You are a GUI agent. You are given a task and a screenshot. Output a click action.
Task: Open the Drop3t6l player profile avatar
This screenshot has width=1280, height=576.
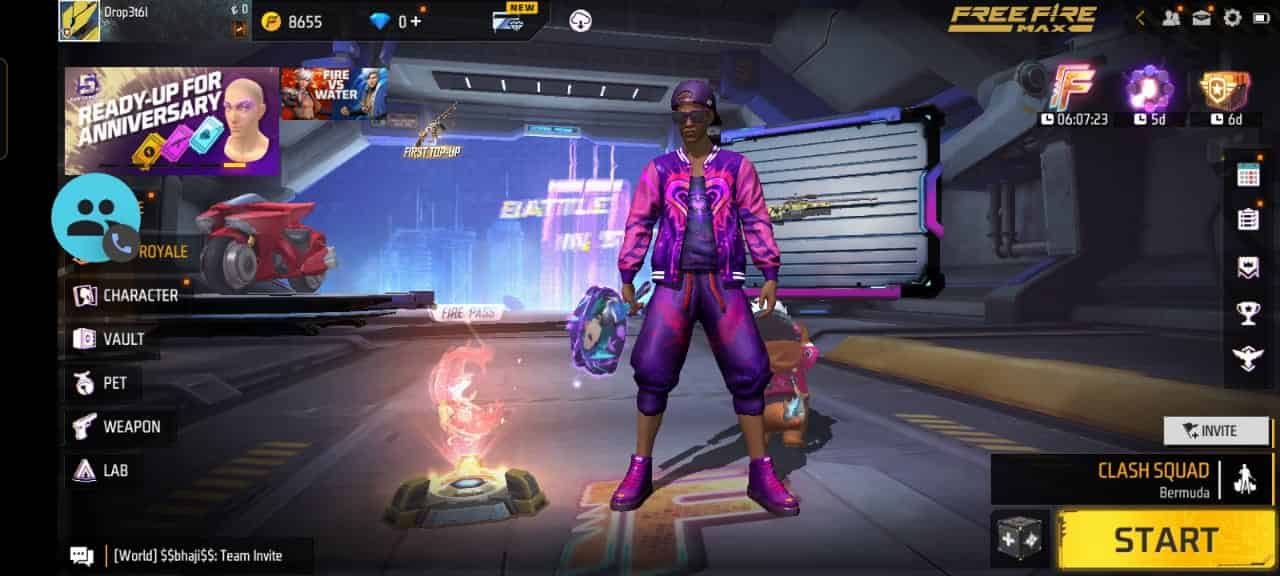pos(79,20)
